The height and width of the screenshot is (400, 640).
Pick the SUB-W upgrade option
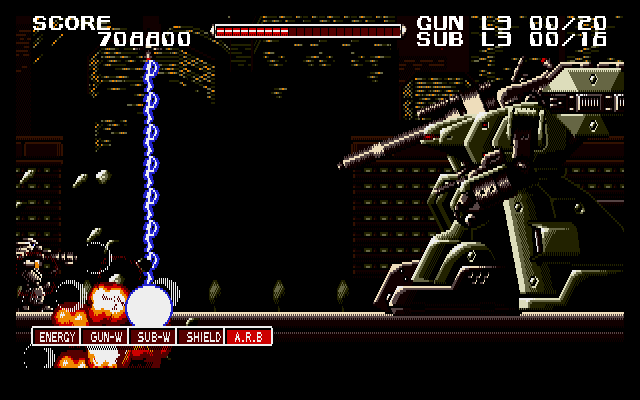pyautogui.click(x=152, y=337)
